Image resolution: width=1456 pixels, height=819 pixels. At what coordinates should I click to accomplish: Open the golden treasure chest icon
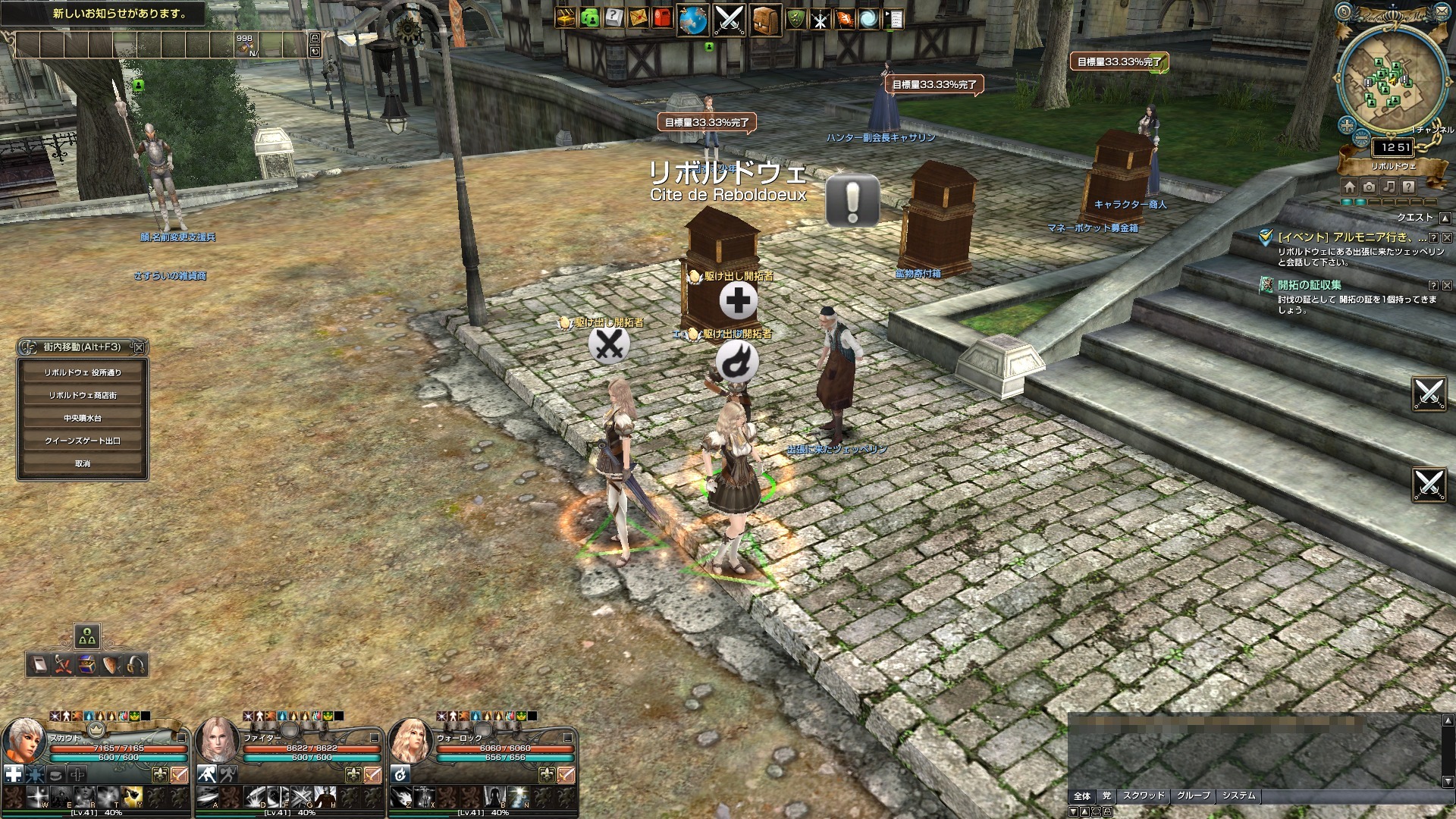pos(565,18)
